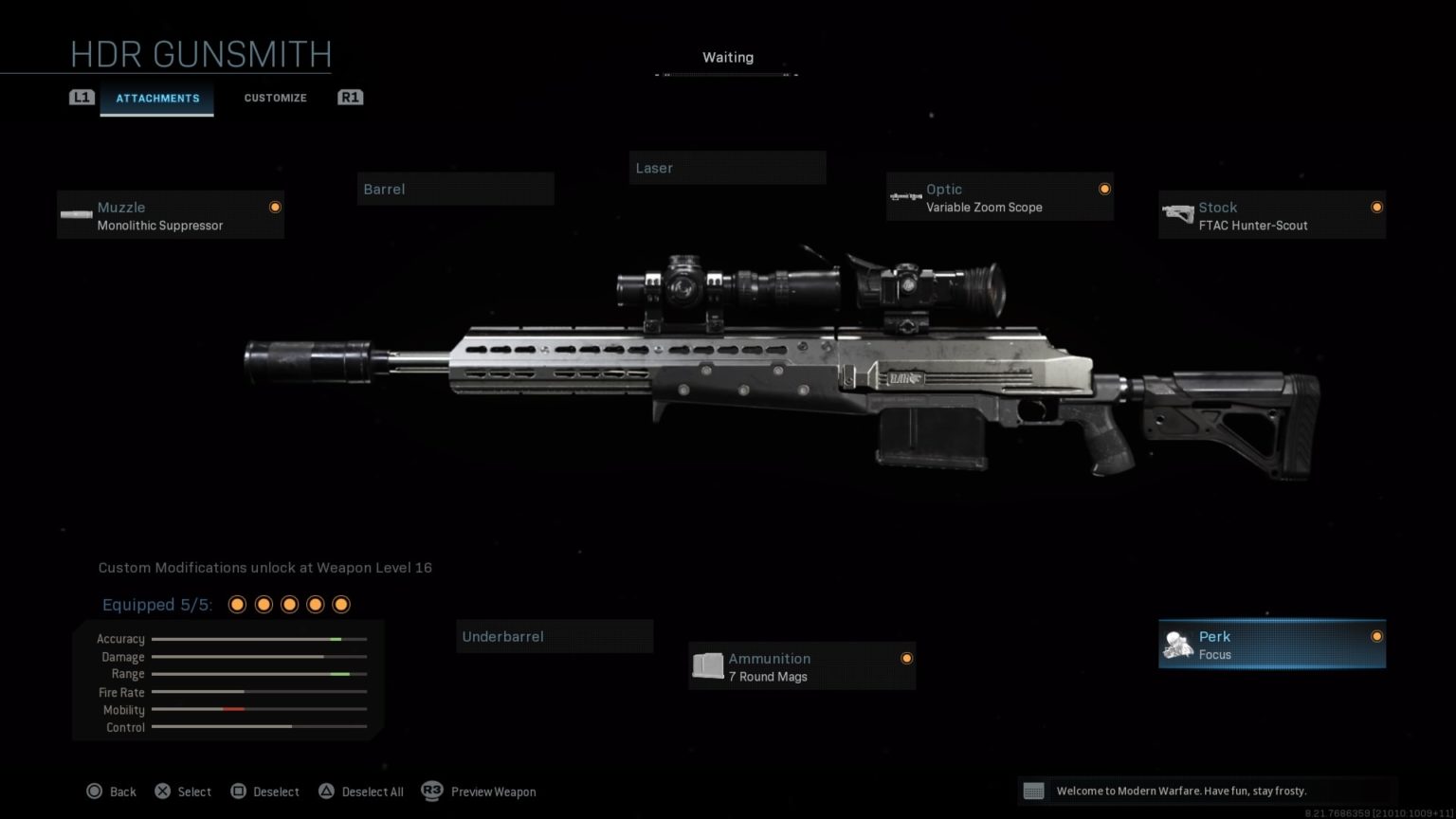Click the keyboard icon in the notification bar
Image resolution: width=1456 pixels, height=819 pixels.
point(1035,790)
